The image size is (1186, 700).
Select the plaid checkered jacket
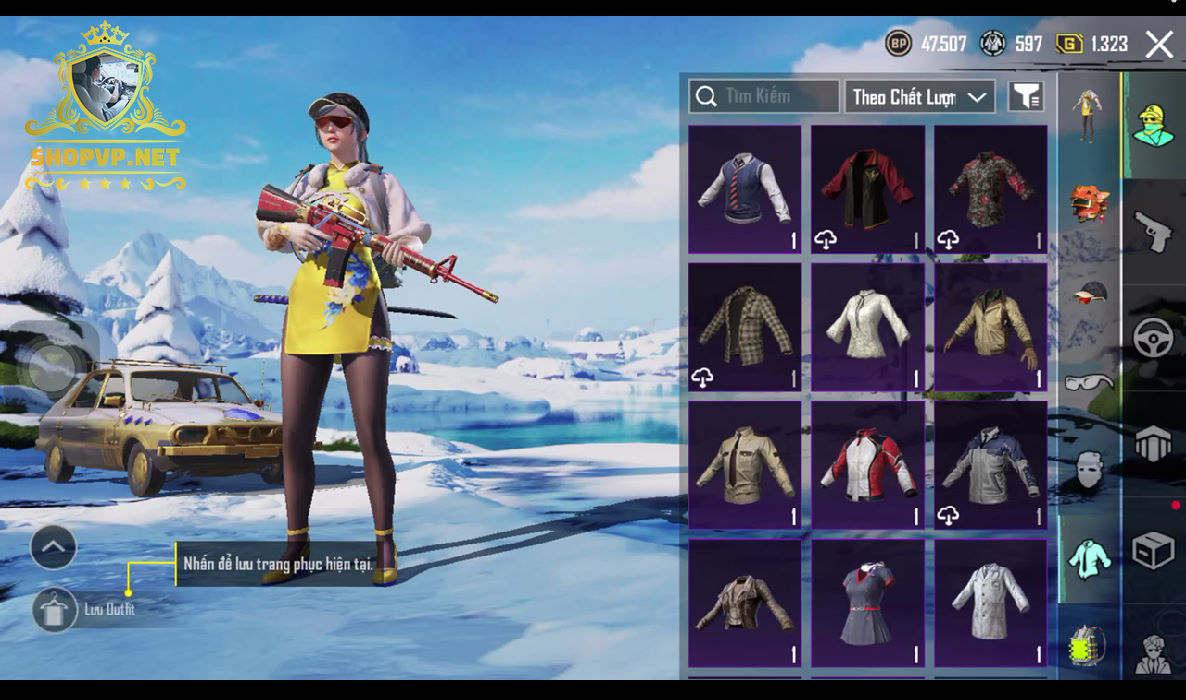[745, 326]
